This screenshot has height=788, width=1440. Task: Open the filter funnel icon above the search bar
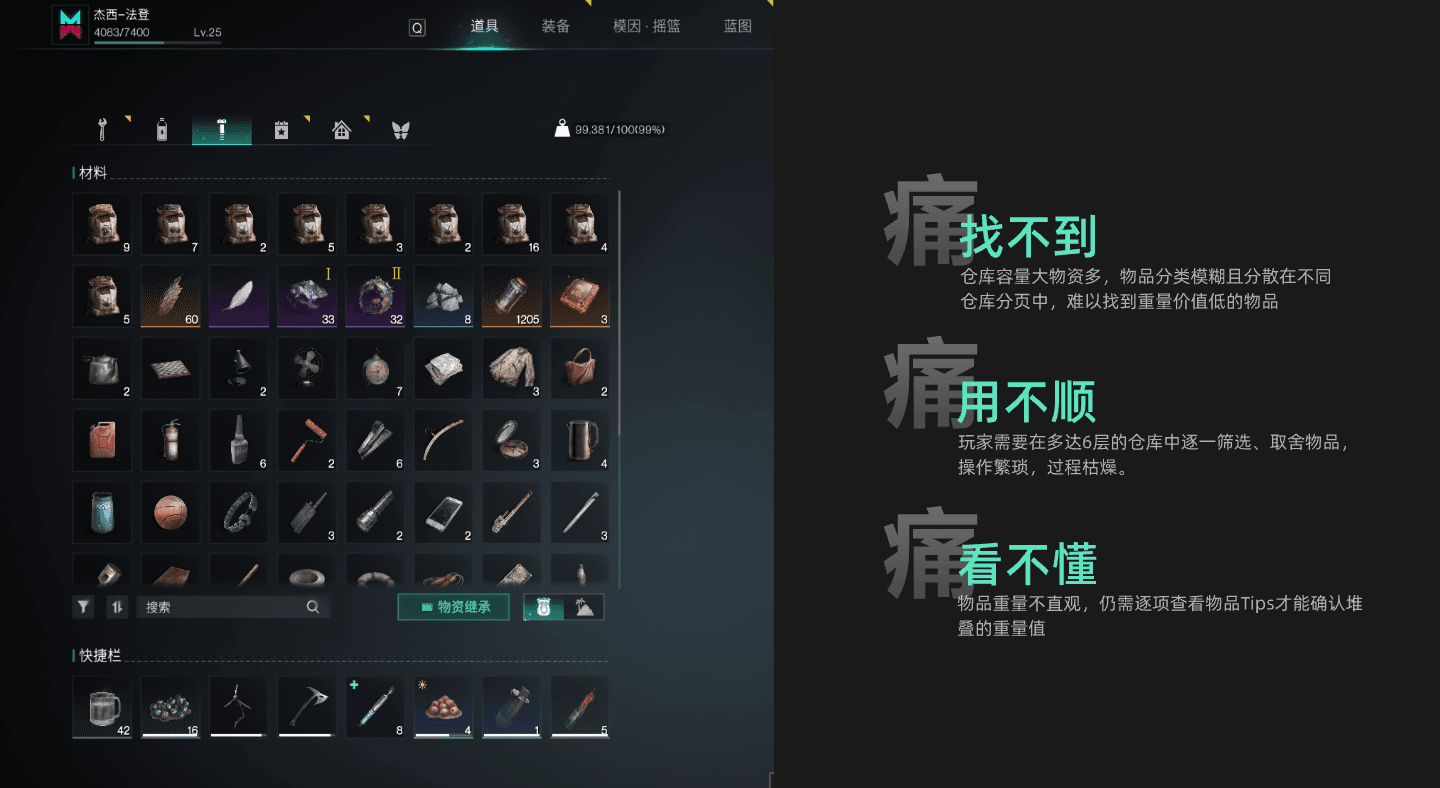click(x=83, y=606)
